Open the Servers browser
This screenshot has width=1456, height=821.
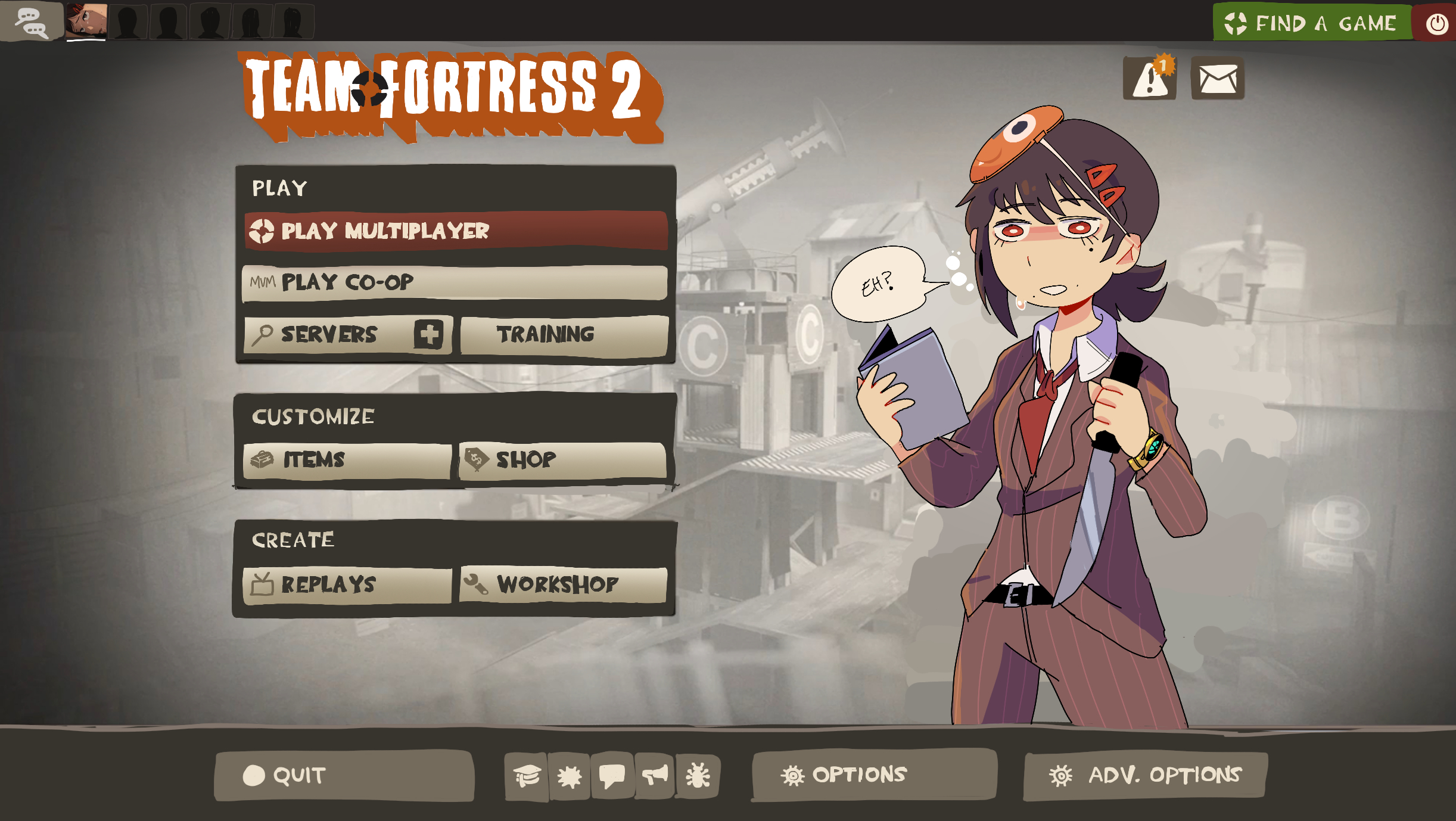(x=329, y=334)
